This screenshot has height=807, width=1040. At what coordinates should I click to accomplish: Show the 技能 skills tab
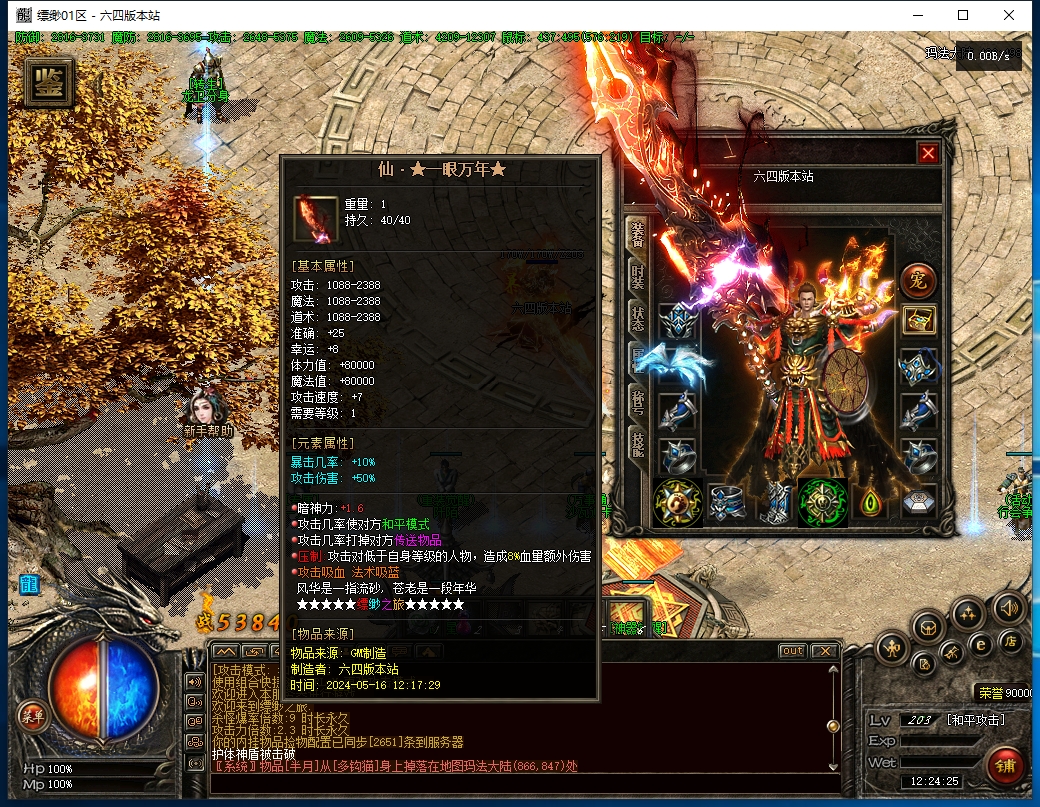click(637, 448)
